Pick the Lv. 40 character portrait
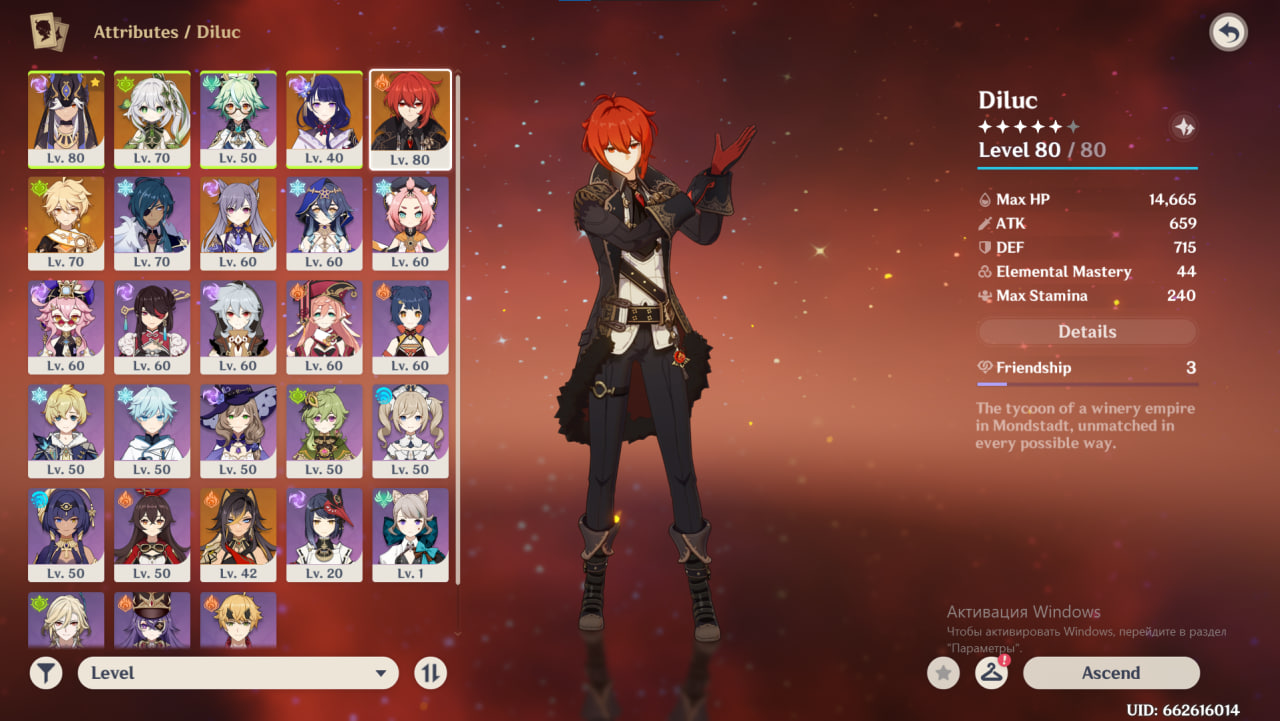Screen dimensions: 1280x721 324,118
